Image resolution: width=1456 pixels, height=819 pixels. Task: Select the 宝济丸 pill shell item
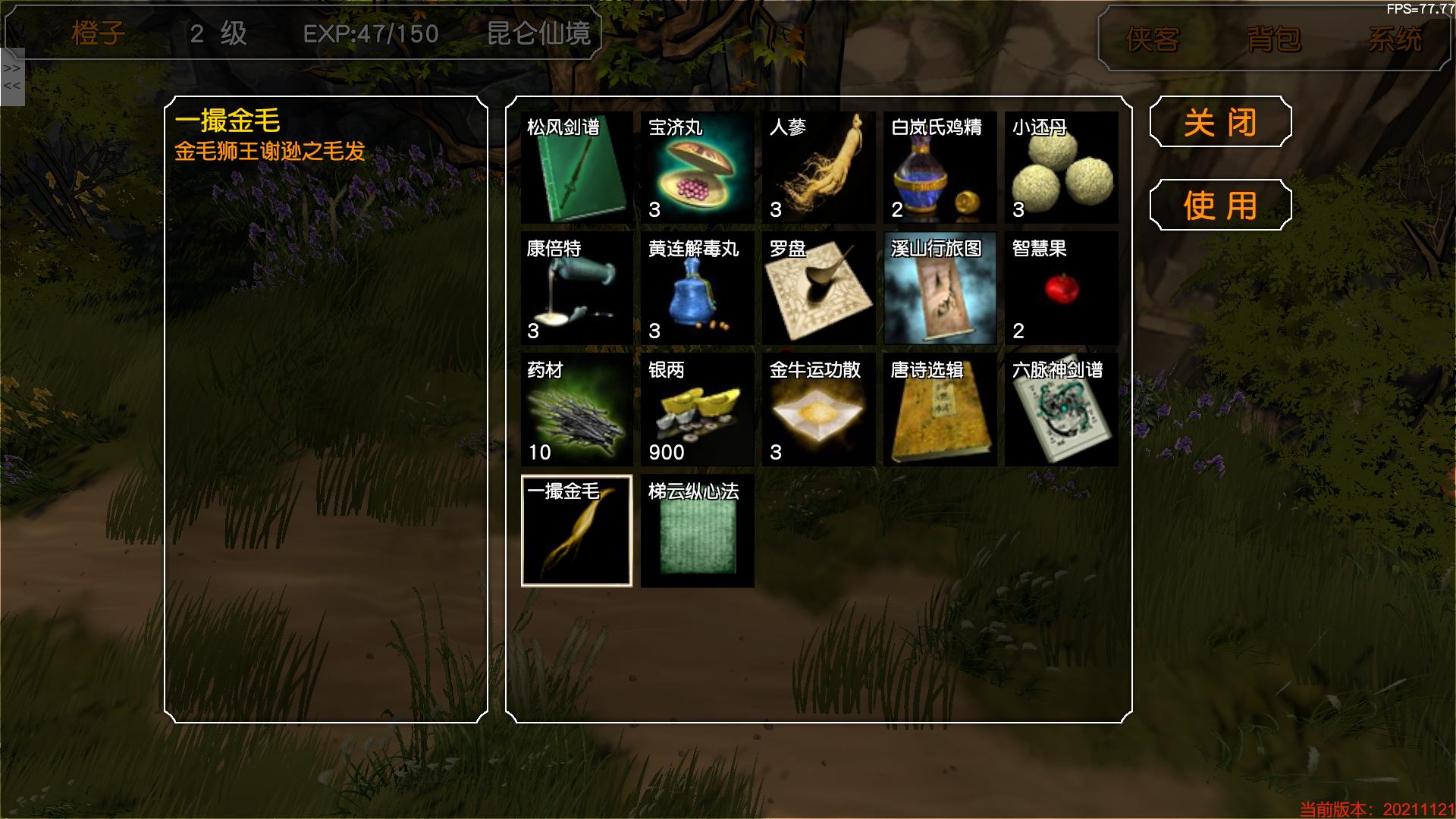click(698, 168)
